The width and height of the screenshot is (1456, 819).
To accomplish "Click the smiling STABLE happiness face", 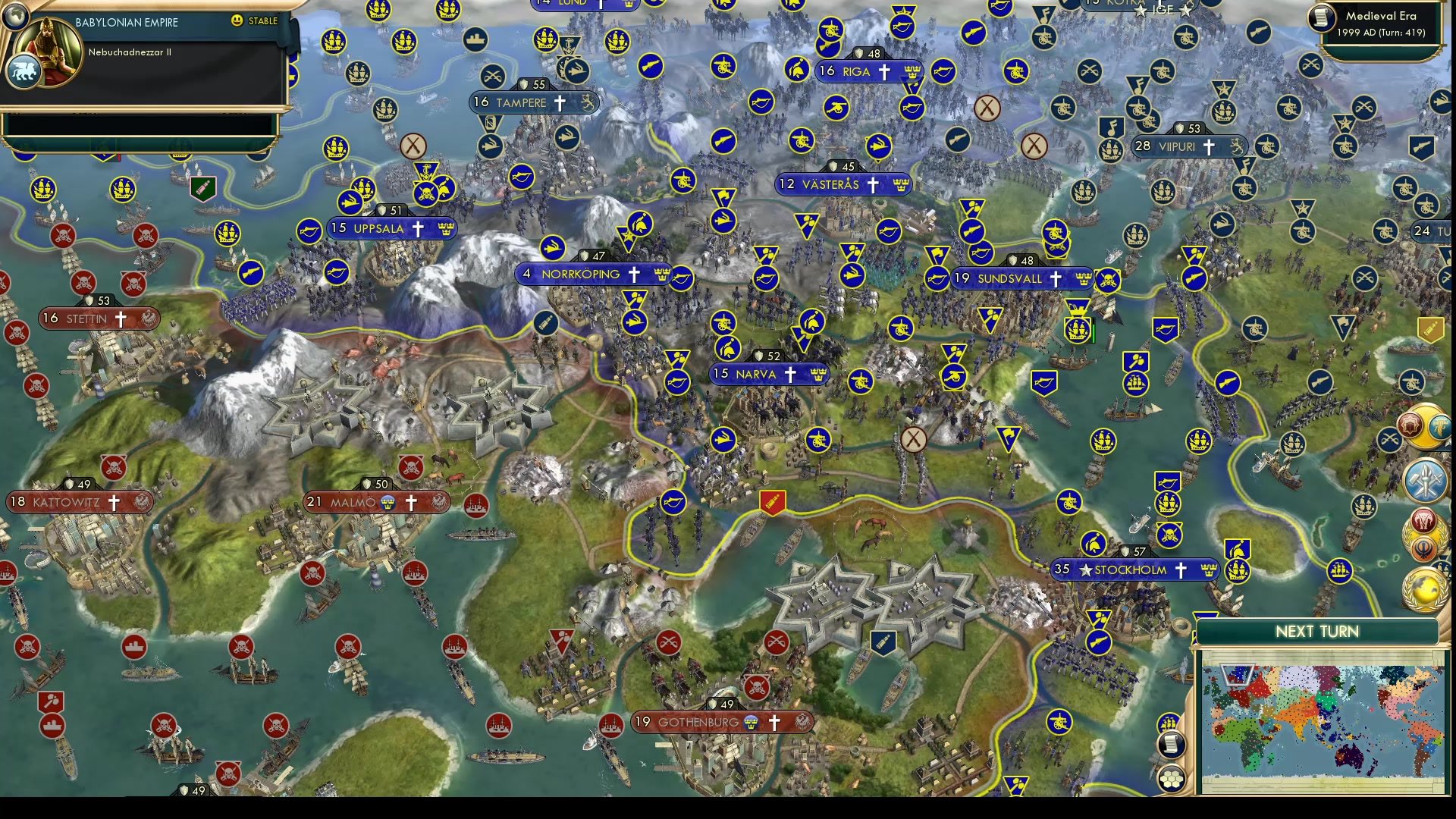I will click(236, 20).
